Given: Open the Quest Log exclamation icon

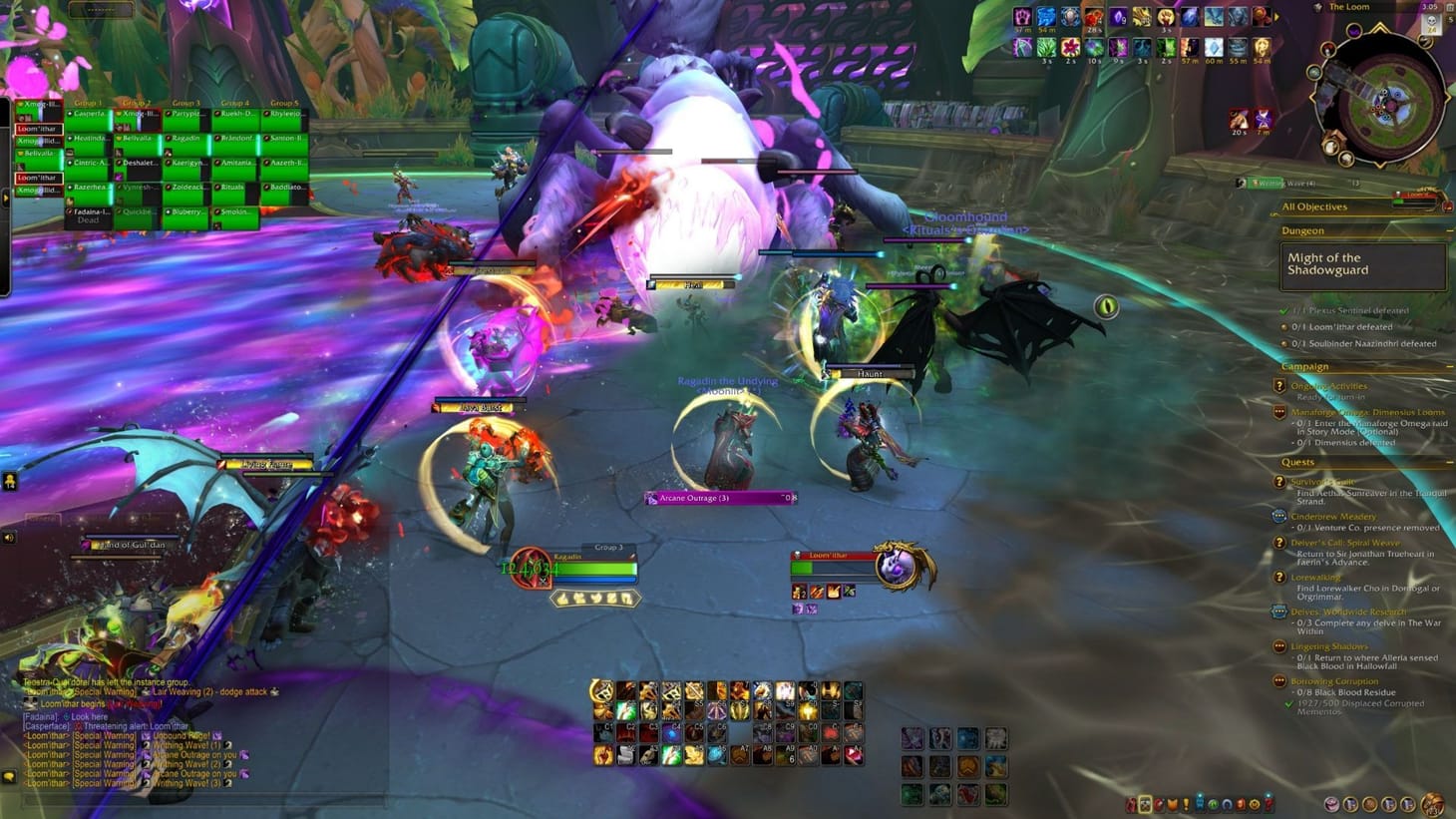Looking at the screenshot, I should click(x=1186, y=803).
